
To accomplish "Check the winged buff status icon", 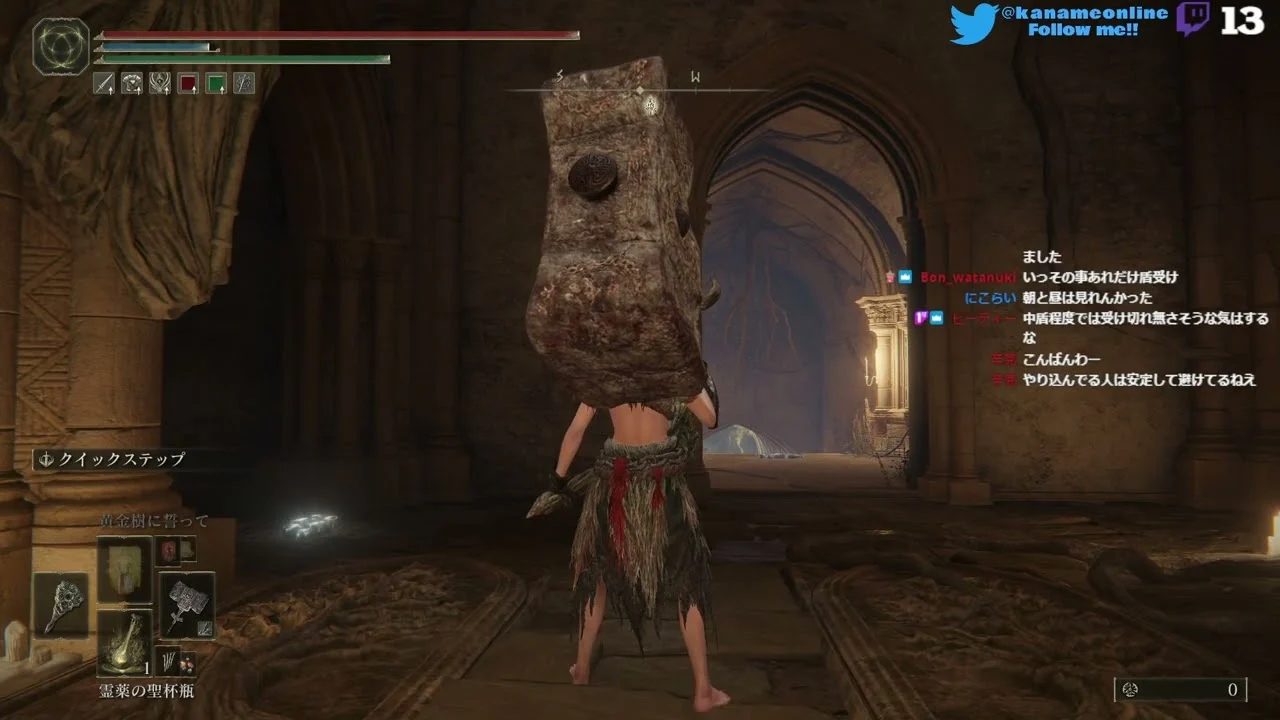I will point(160,84).
